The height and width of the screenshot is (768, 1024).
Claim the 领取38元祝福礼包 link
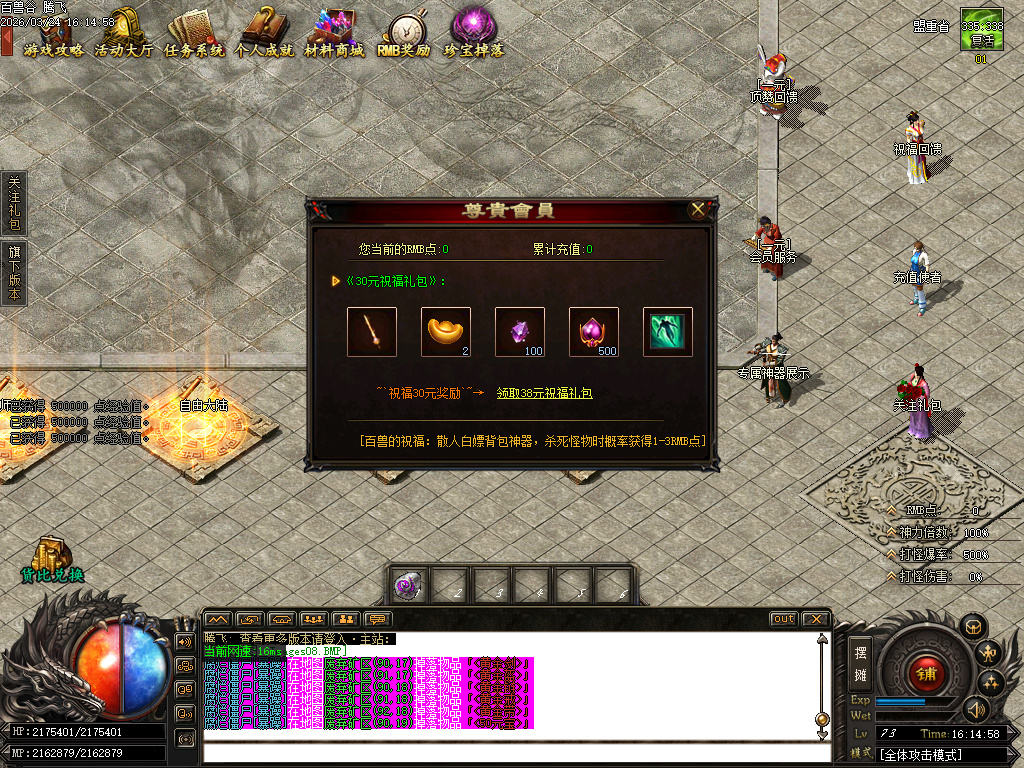544,393
